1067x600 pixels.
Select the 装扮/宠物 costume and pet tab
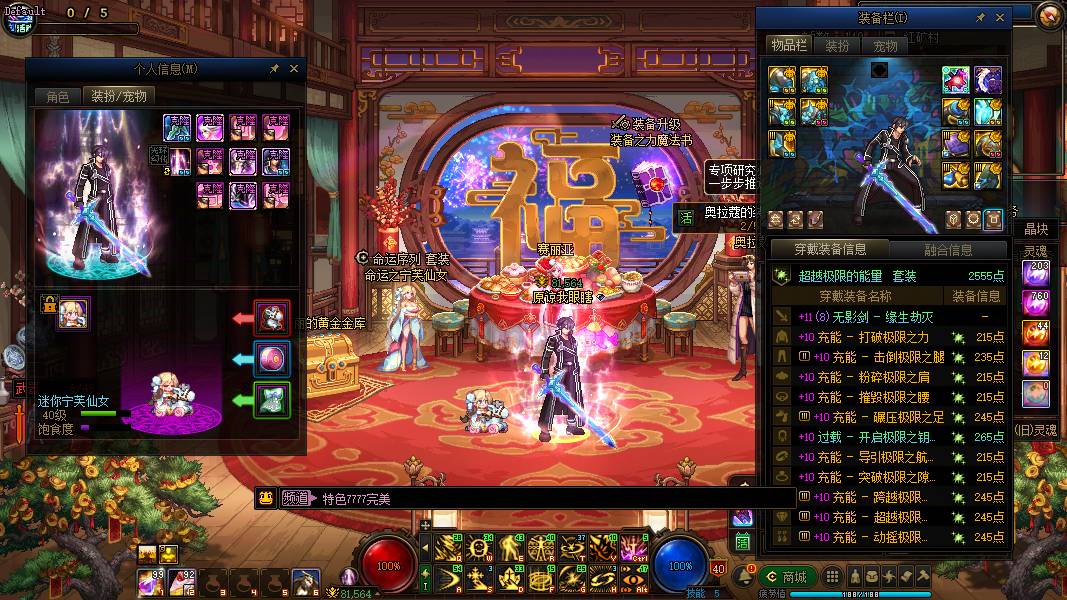click(119, 96)
